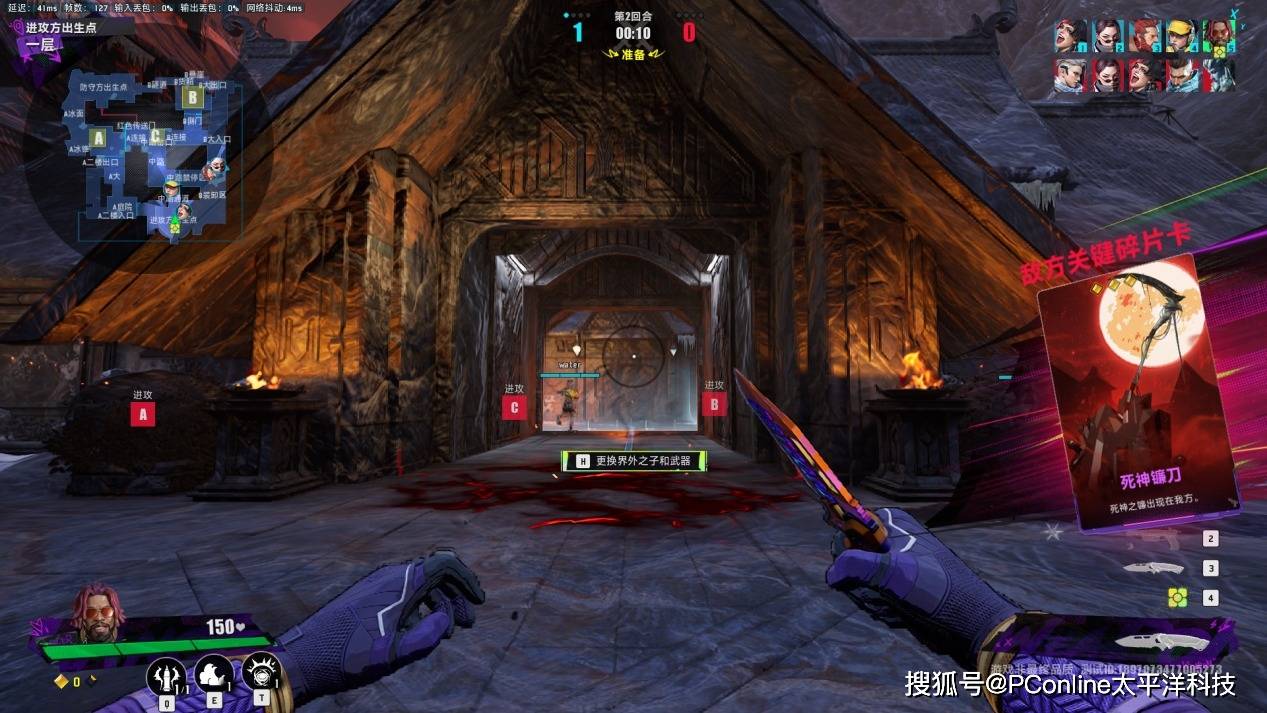Trigger the glowing orb ultimate ability
The width and height of the screenshot is (1267, 713).
pos(260,671)
